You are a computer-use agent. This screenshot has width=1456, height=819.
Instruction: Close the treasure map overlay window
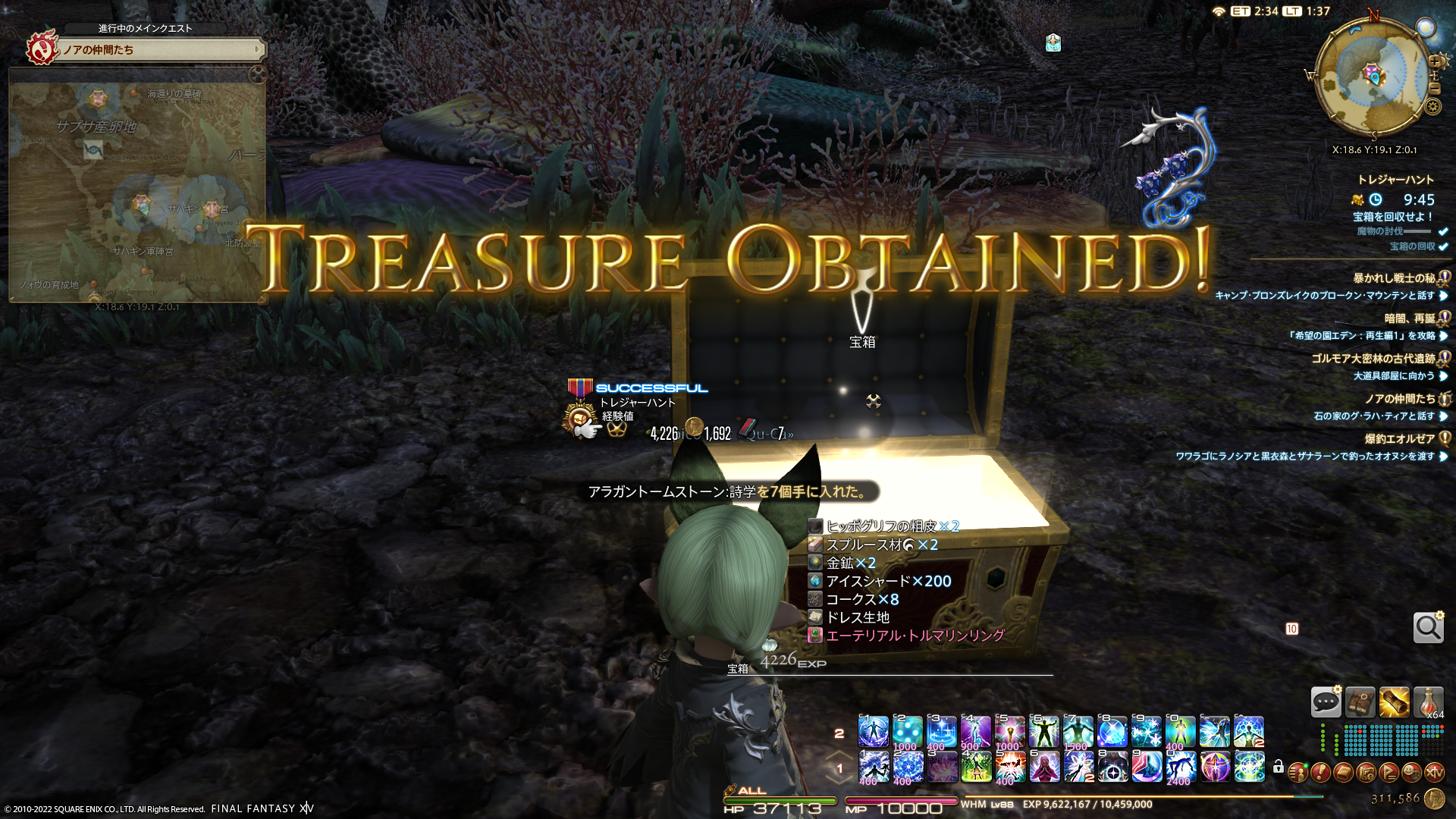258,74
